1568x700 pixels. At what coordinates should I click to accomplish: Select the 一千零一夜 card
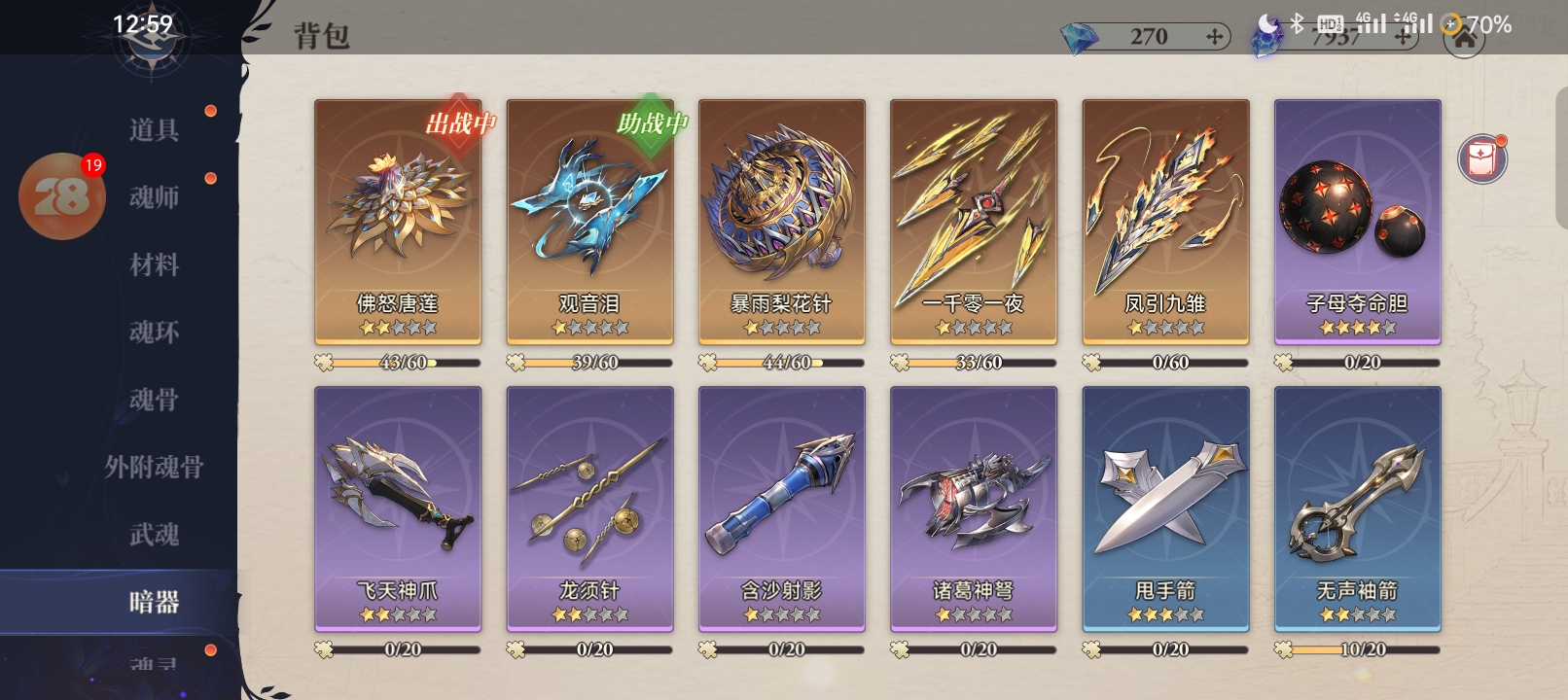[973, 222]
